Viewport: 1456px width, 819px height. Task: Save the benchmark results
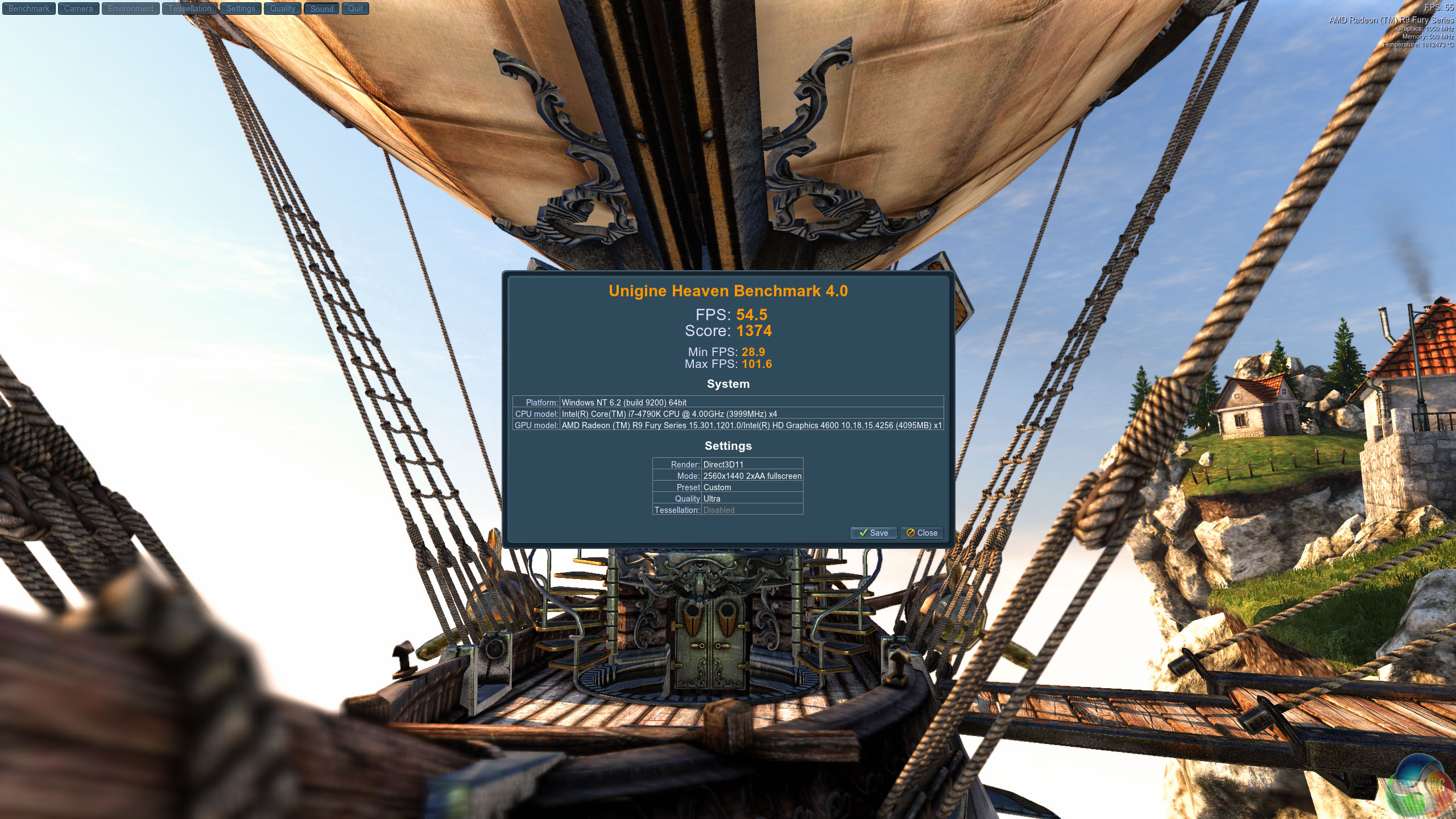[x=874, y=533]
